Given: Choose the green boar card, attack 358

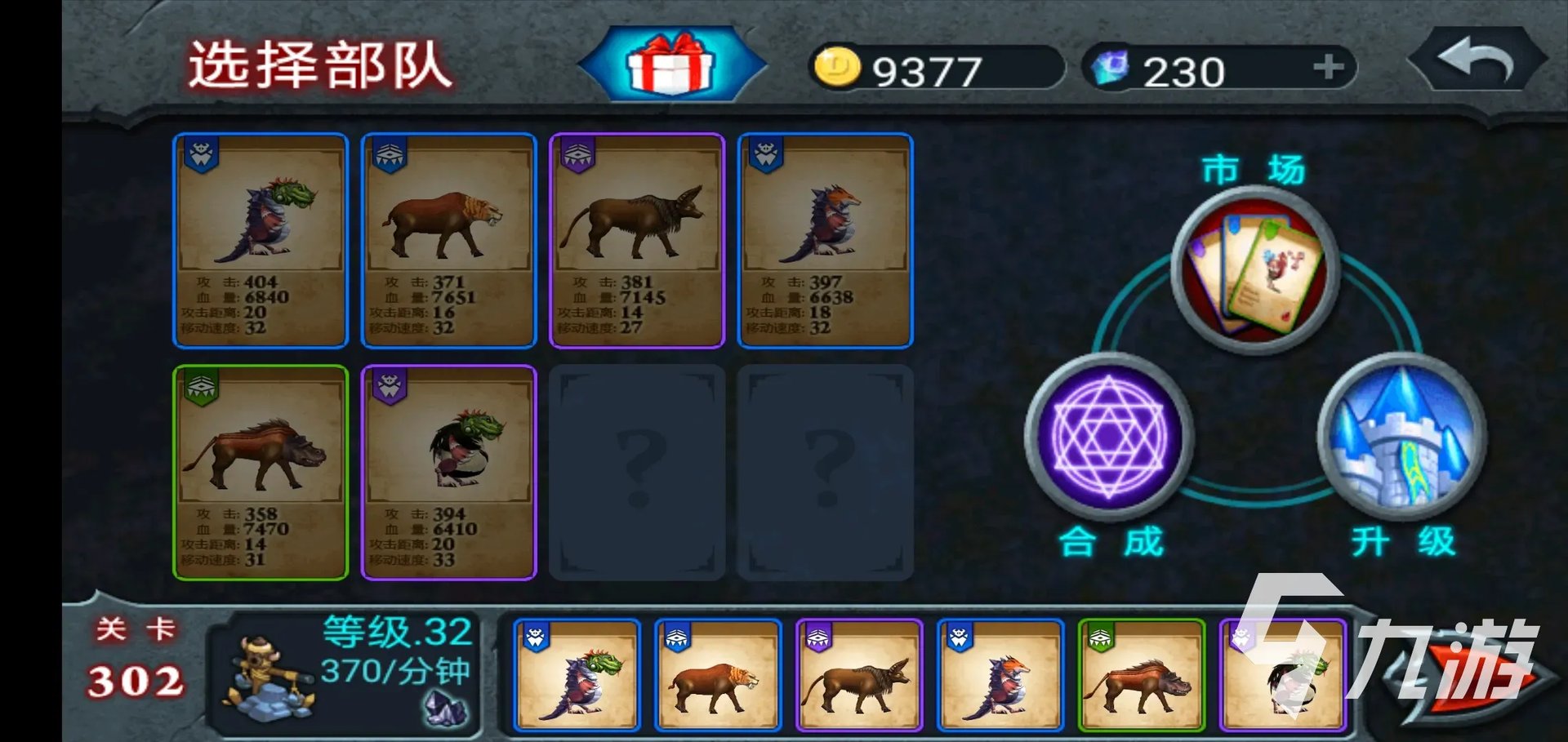Looking at the screenshot, I should pyautogui.click(x=261, y=472).
